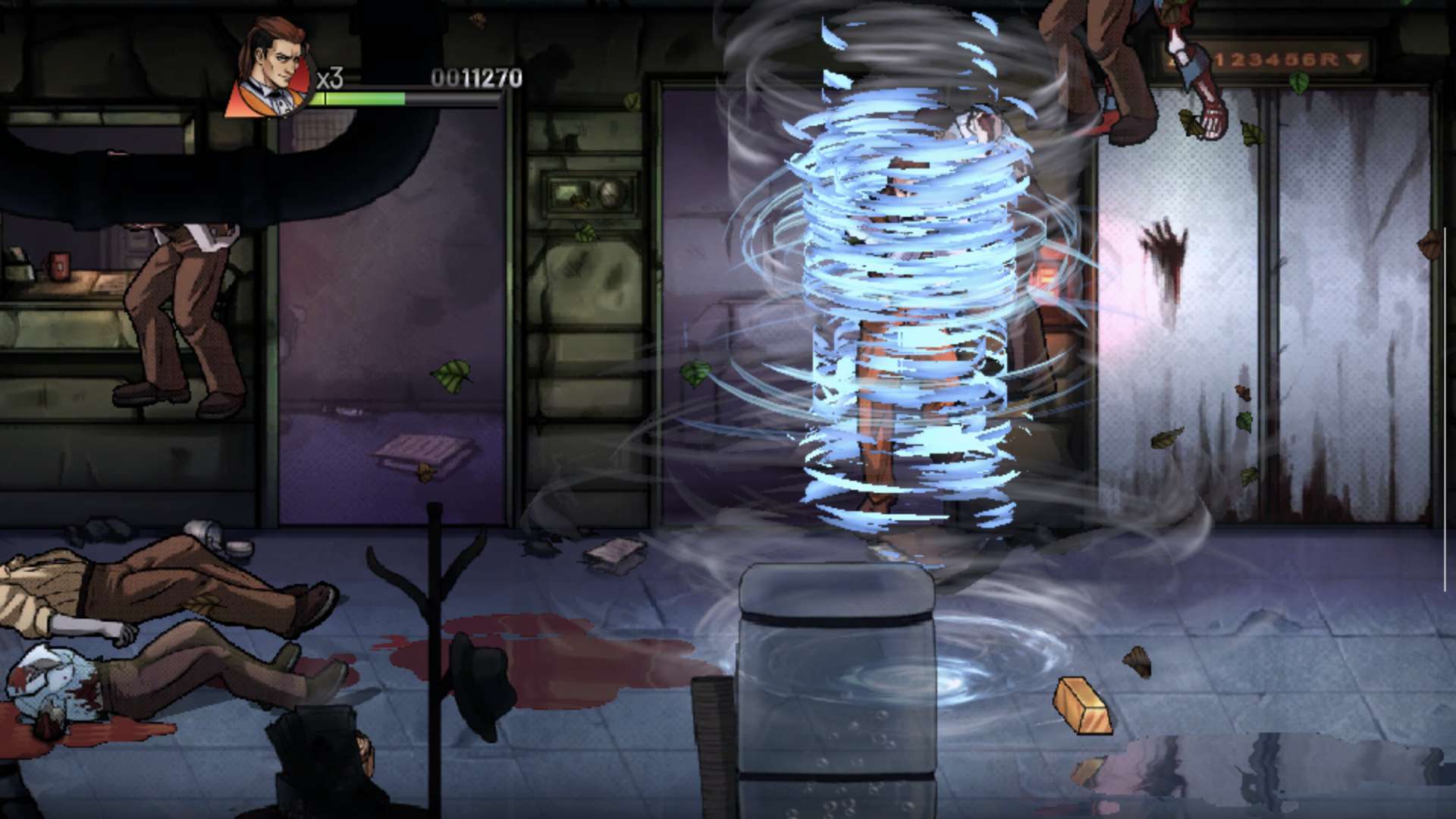Image resolution: width=1456 pixels, height=819 pixels.
Task: Click the player character portrait
Action: pyautogui.click(x=275, y=70)
